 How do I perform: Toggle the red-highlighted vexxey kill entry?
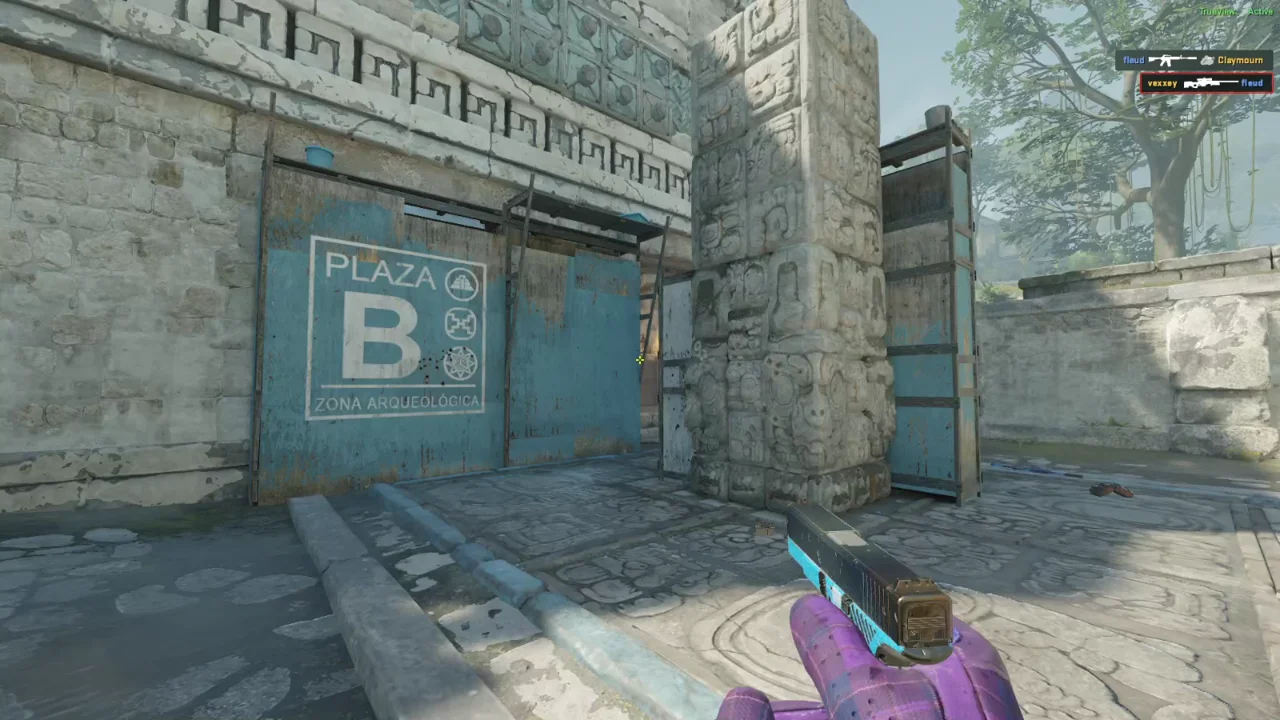point(1205,83)
